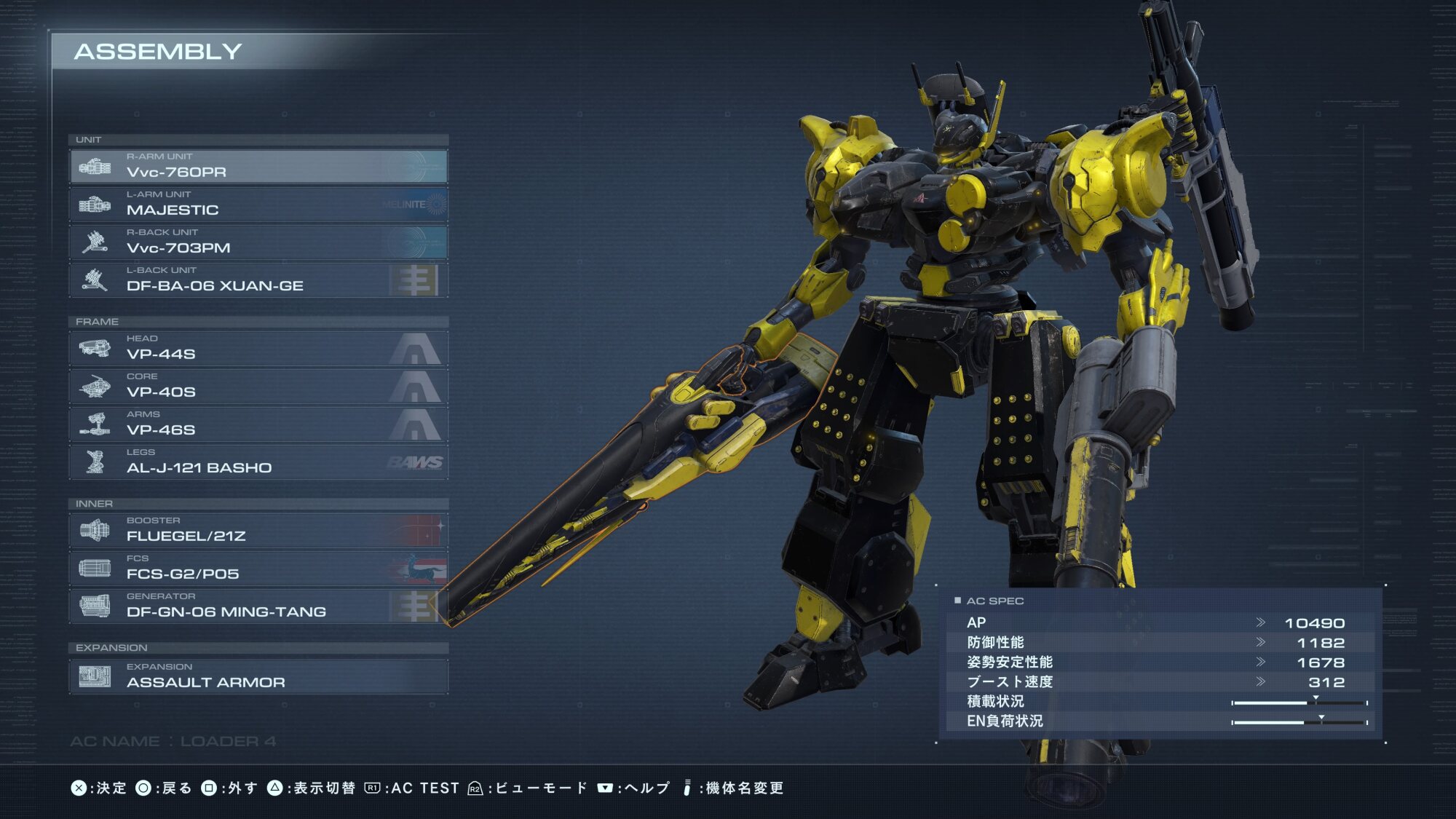
Task: Select the FCS-G2/P05 part row
Action: [x=258, y=568]
